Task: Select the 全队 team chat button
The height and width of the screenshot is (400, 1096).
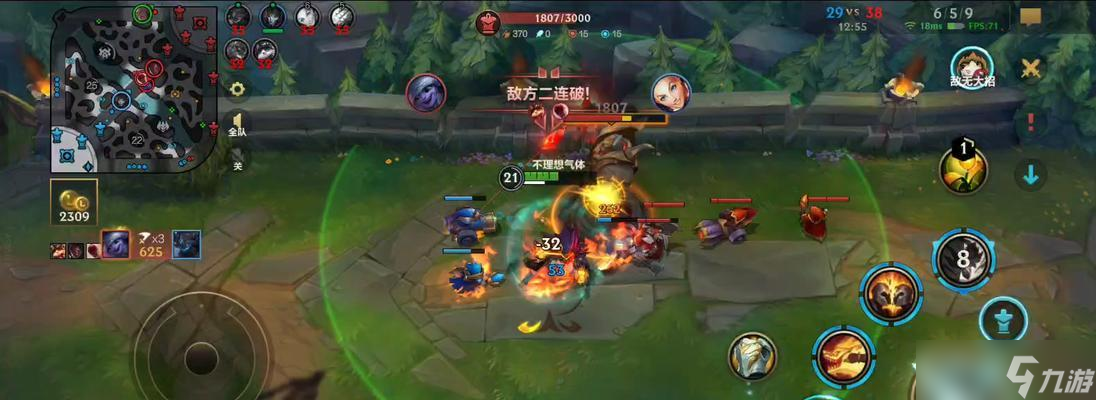Action: click(x=237, y=124)
